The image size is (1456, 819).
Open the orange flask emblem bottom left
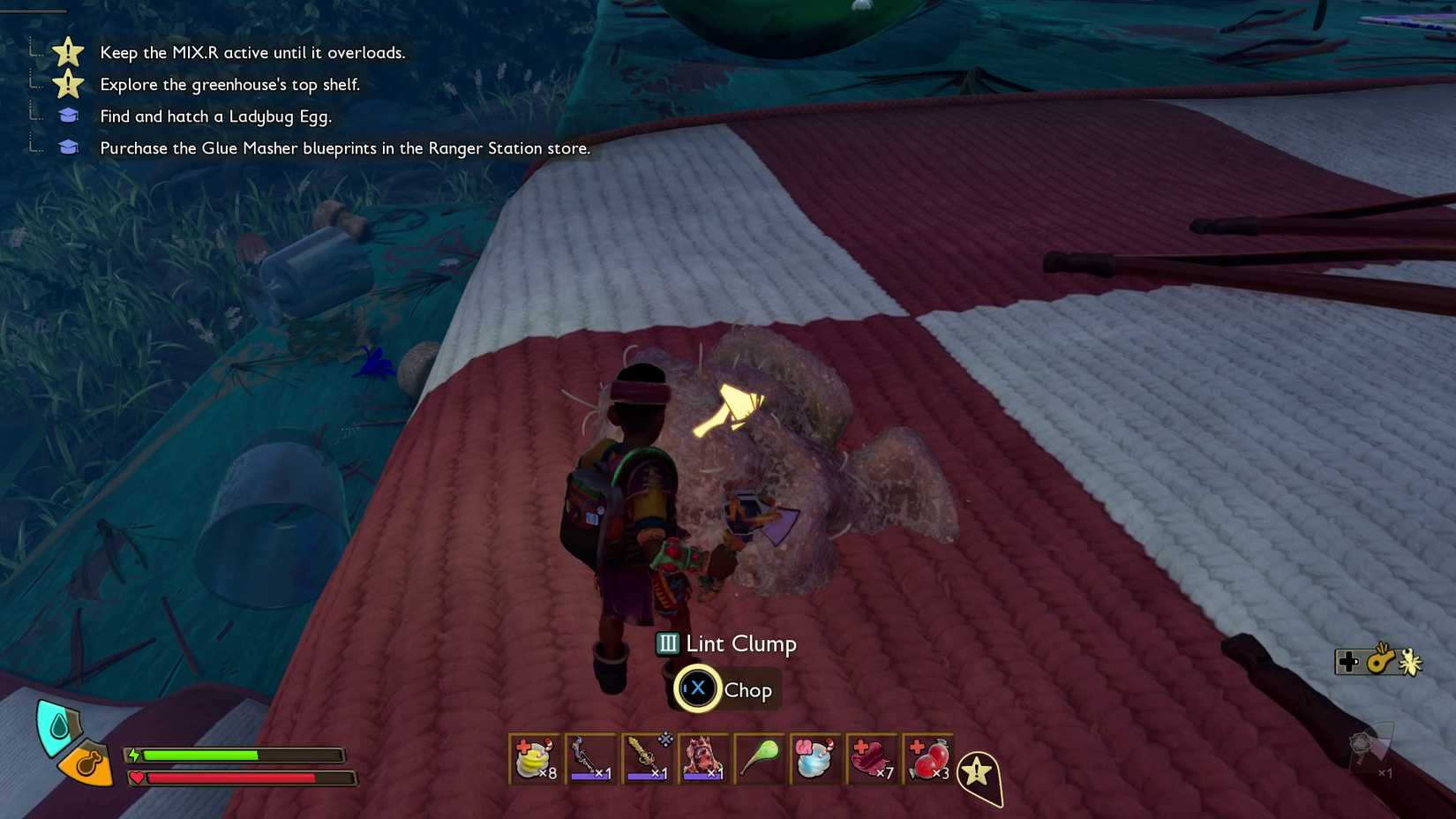click(87, 764)
